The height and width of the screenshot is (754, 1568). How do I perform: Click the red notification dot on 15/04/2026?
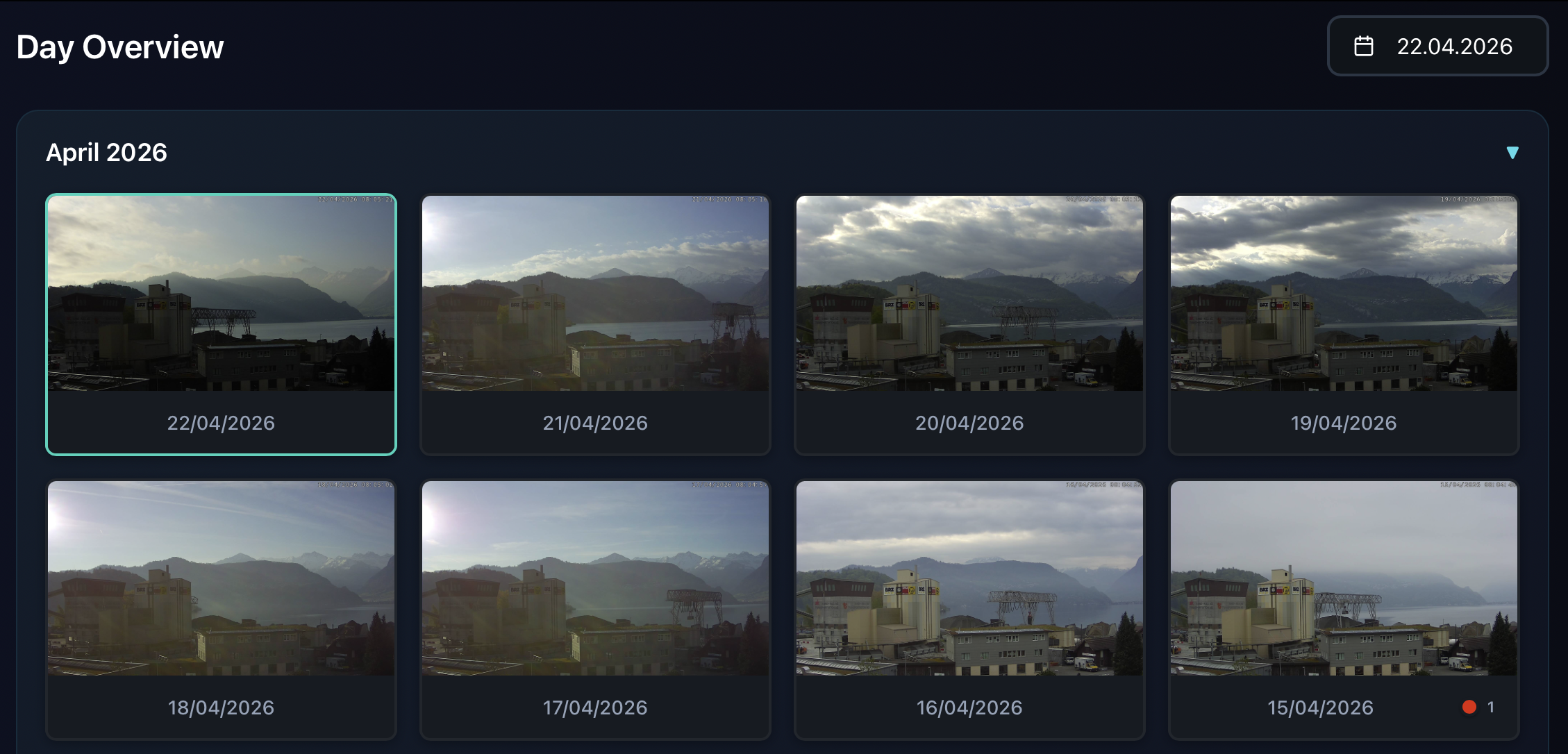coord(1470,707)
